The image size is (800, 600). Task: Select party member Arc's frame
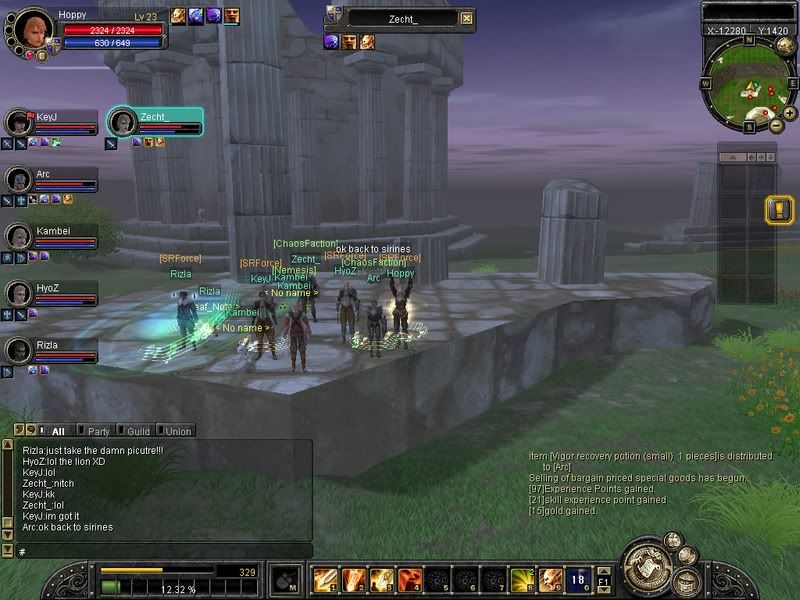(x=52, y=179)
